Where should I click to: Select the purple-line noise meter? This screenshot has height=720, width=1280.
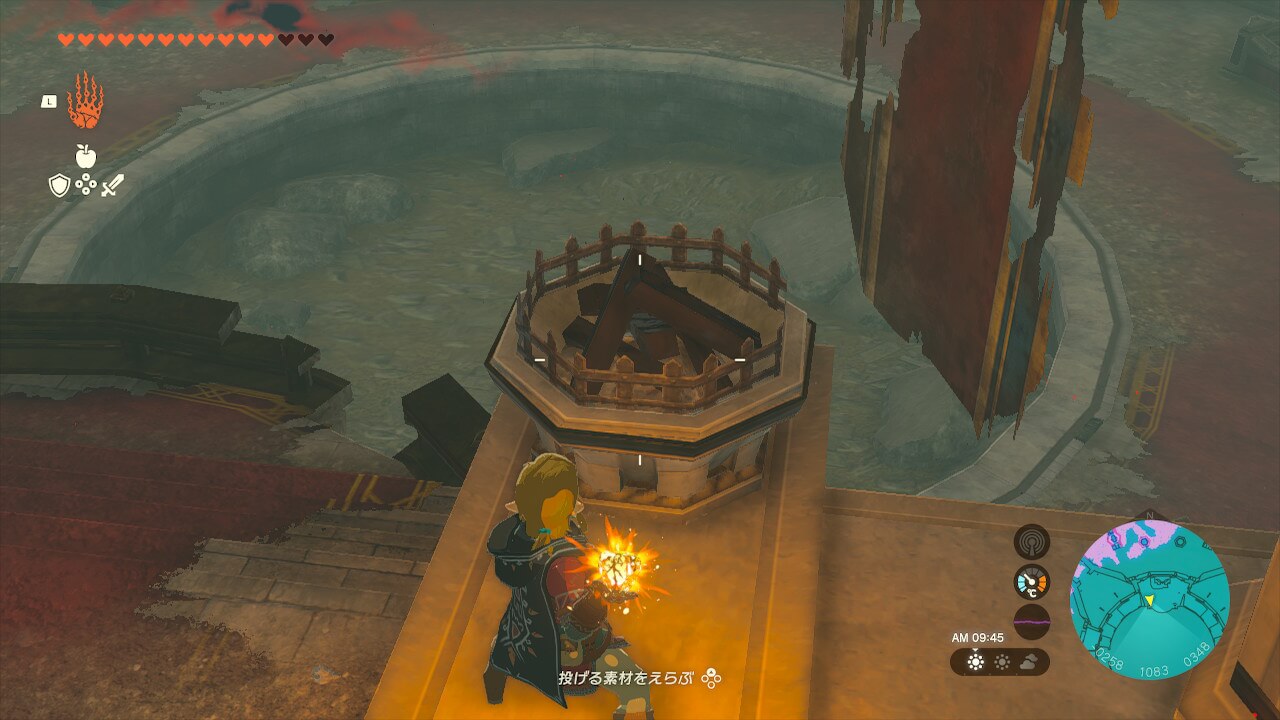pos(1032,621)
